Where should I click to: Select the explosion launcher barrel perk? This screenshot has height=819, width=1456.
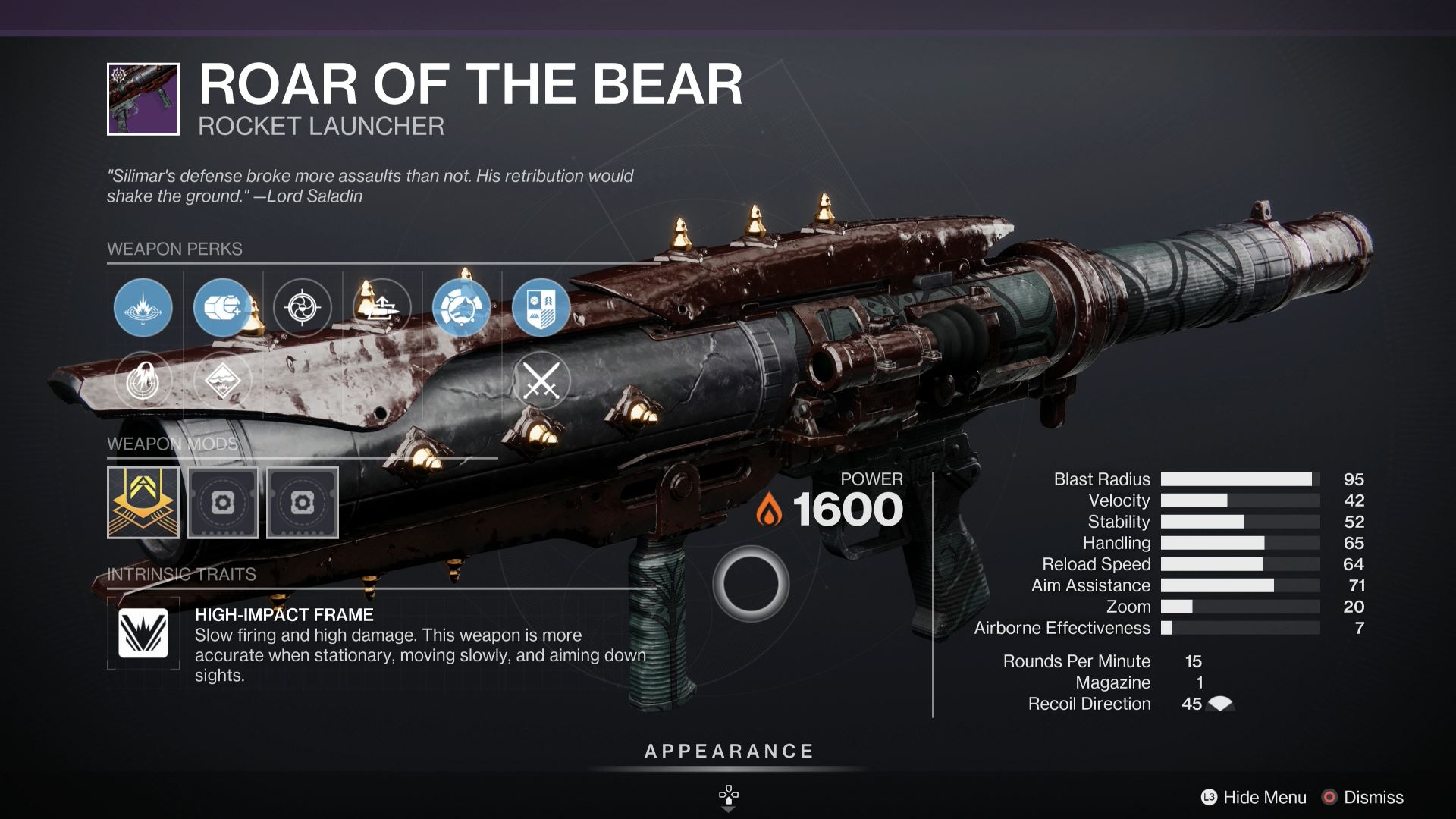(143, 307)
